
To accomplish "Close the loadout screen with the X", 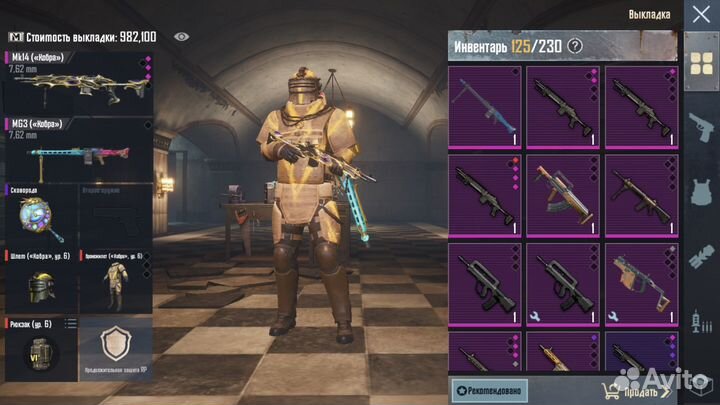I will (x=697, y=14).
